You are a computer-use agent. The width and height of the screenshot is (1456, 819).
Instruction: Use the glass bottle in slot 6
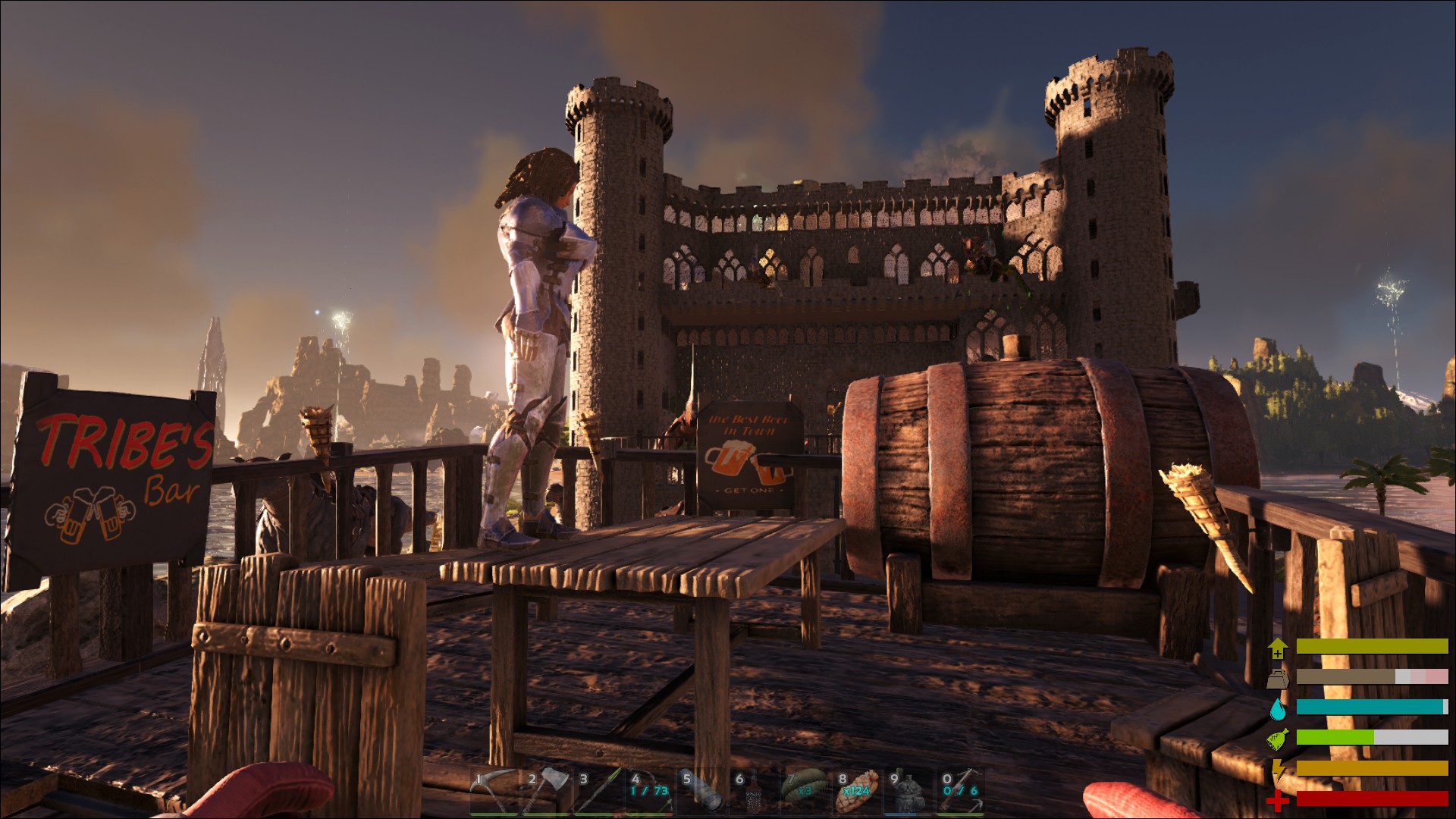755,792
